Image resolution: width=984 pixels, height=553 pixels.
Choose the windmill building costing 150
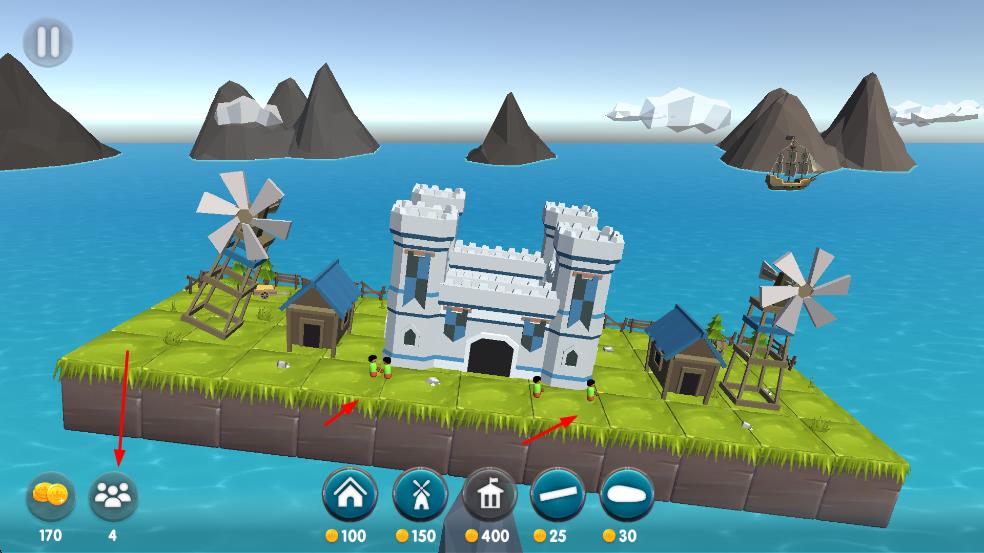pos(420,494)
